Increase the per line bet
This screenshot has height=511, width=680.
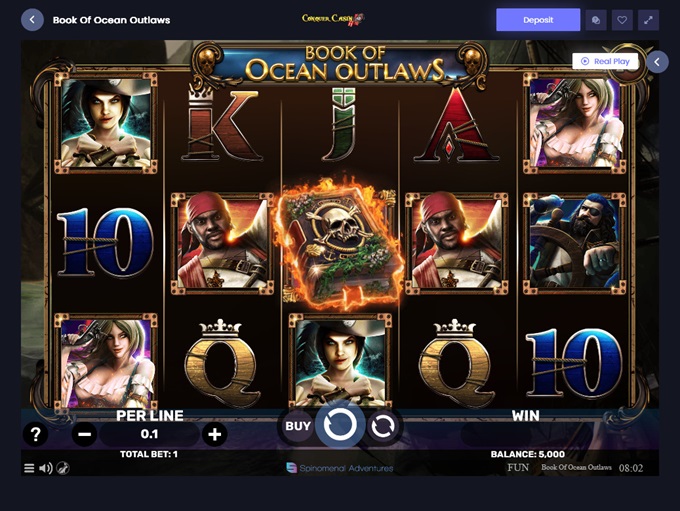point(214,434)
